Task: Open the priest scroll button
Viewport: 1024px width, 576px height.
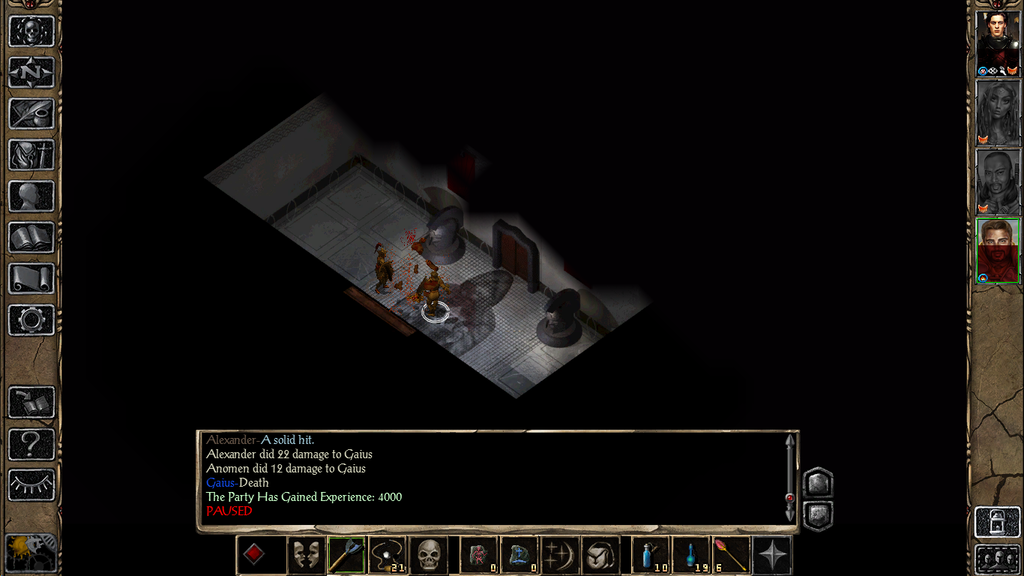Action: [x=31, y=278]
